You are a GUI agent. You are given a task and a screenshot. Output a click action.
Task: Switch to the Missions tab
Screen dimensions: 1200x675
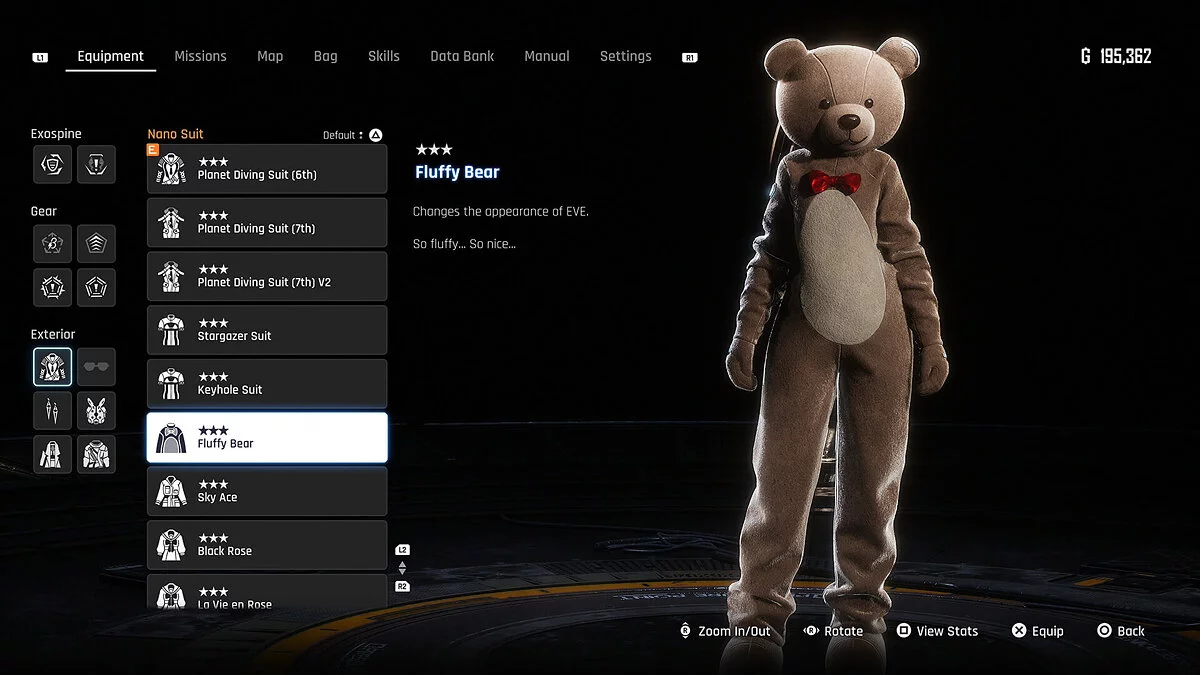coord(200,56)
